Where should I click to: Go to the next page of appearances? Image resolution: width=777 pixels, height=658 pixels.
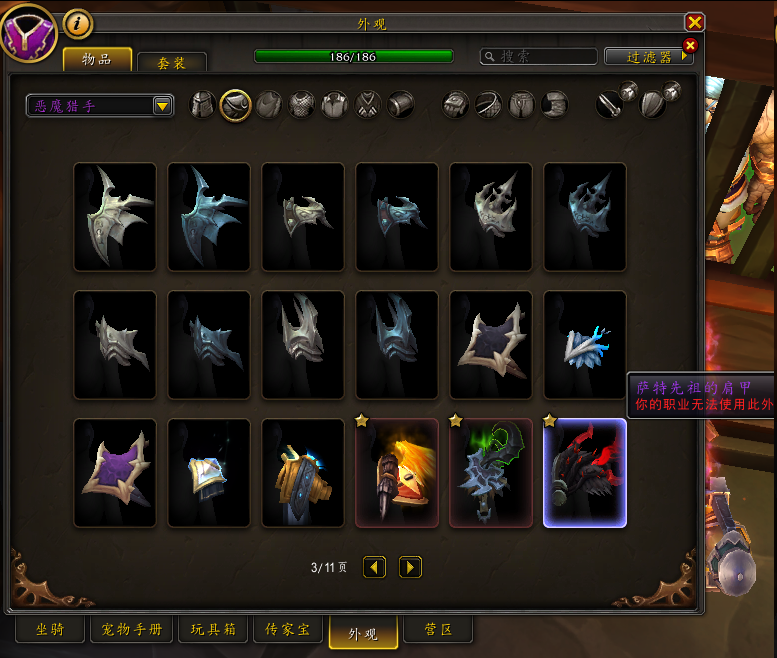click(x=410, y=567)
